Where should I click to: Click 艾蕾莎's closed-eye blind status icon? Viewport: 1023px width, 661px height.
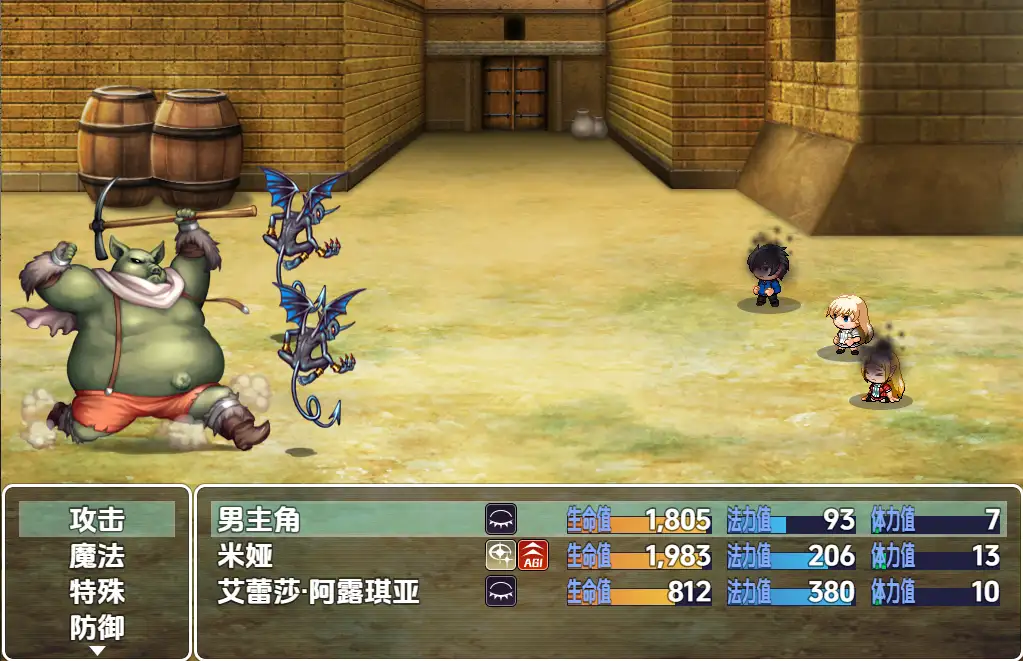click(501, 591)
